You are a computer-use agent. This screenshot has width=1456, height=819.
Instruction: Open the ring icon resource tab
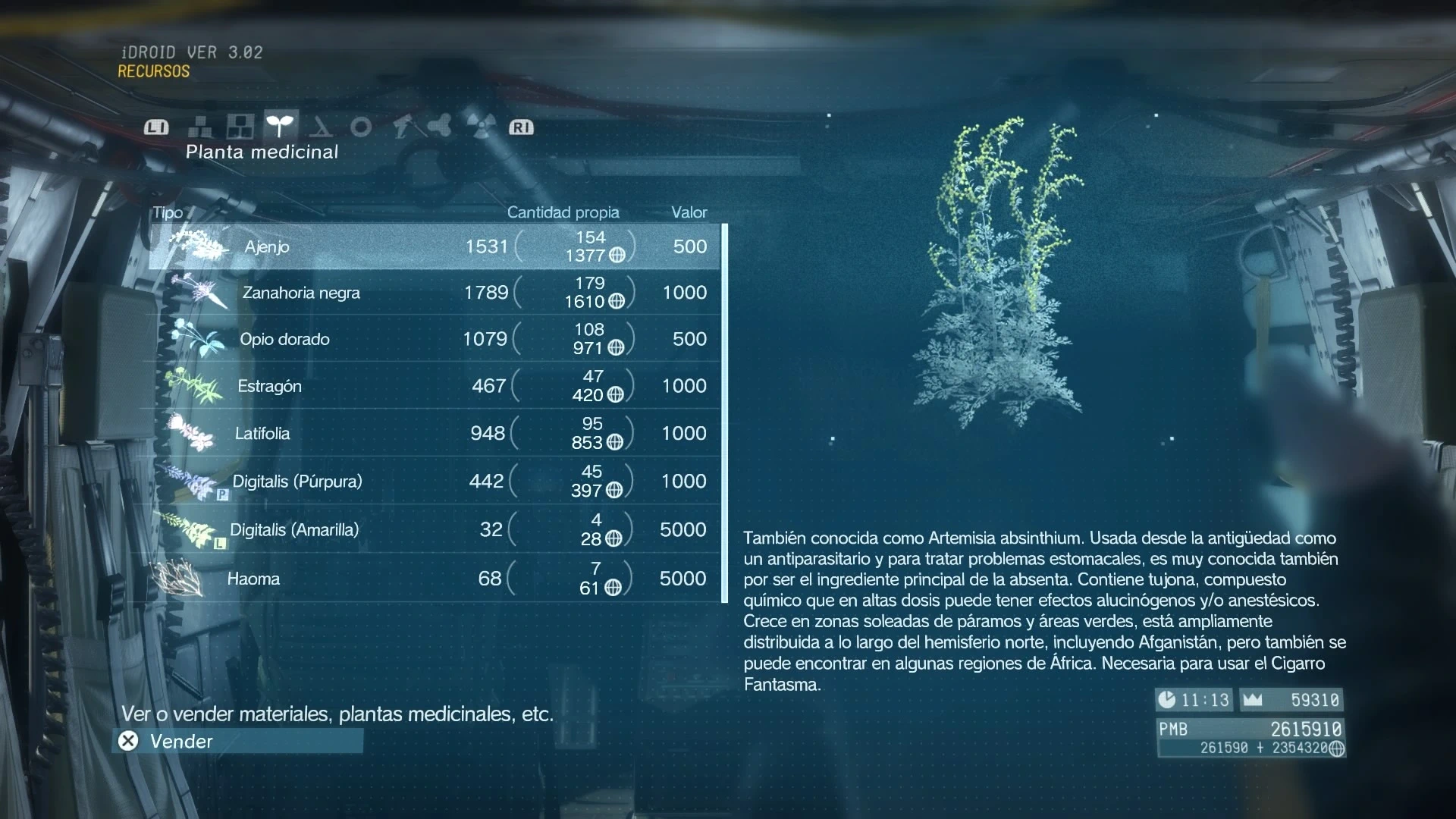pyautogui.click(x=361, y=127)
